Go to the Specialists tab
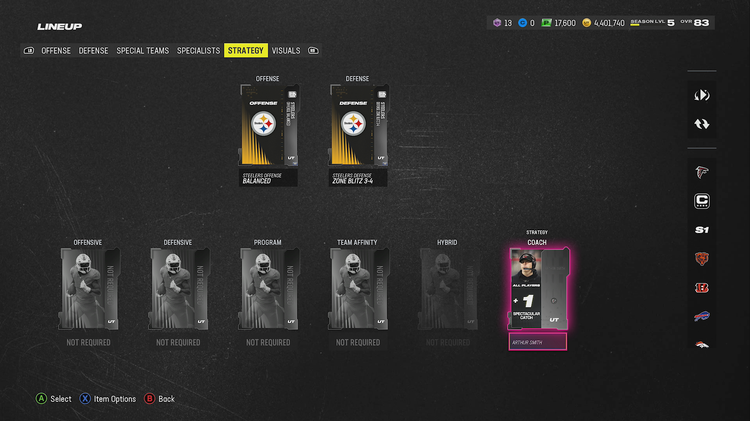 [x=198, y=50]
